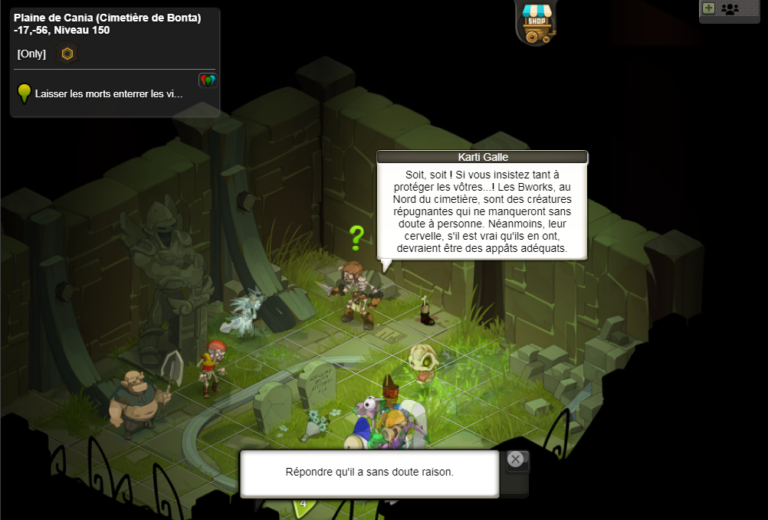This screenshot has height=520, width=768.
Task: Click the green plus group button
Action: point(709,8)
